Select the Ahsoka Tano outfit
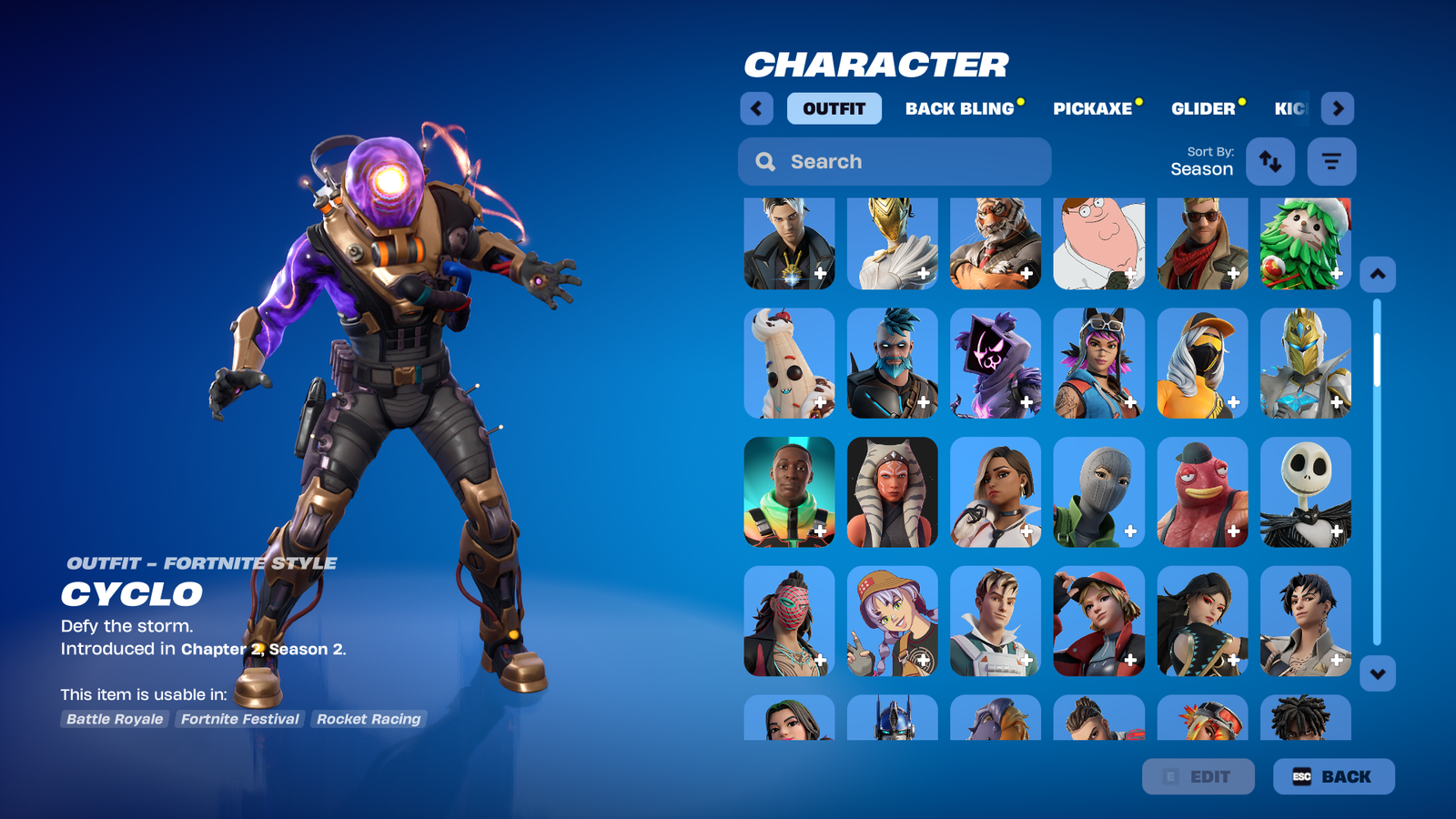 [892, 491]
